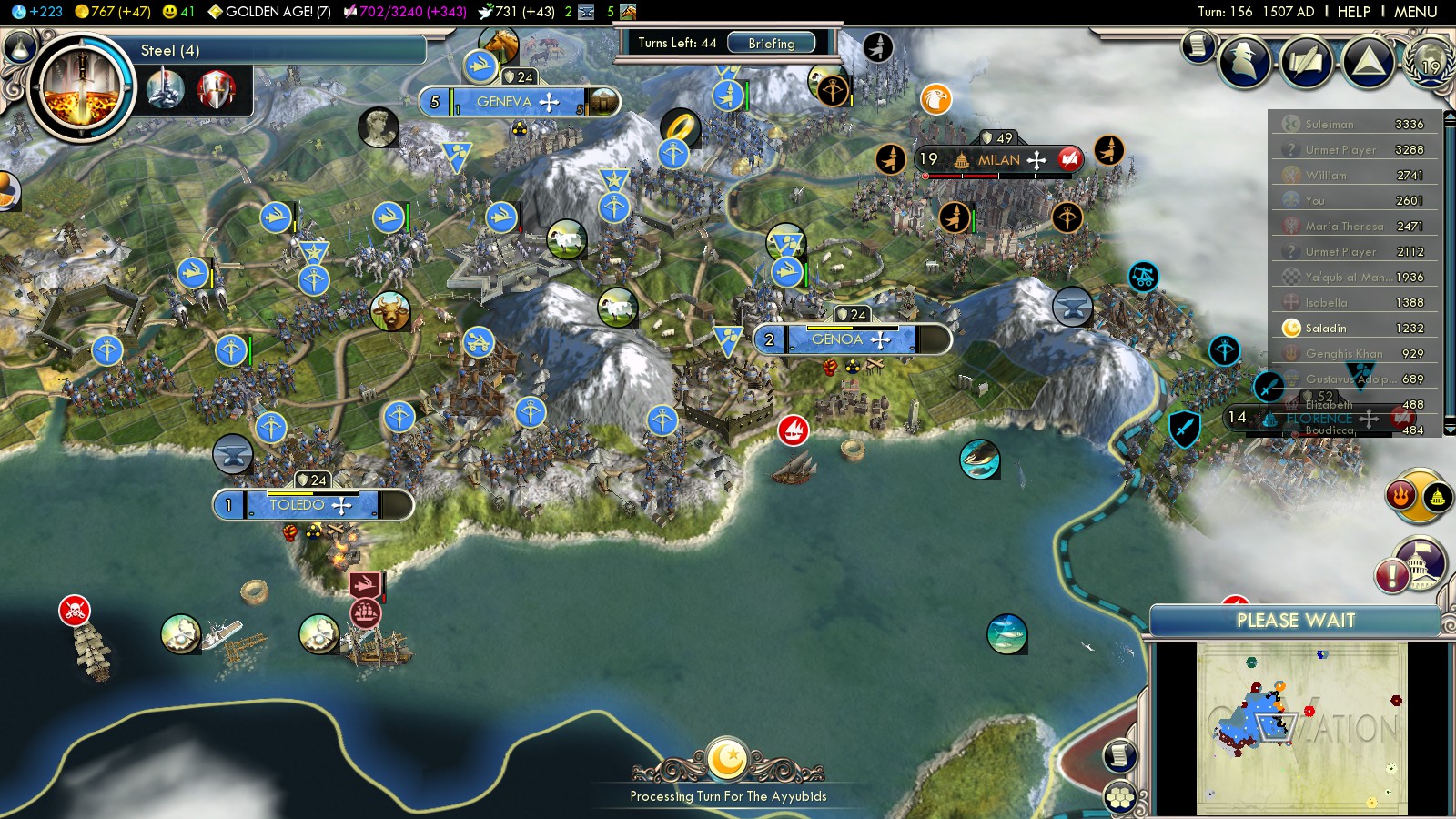This screenshot has height=819, width=1456.
Task: Click the small scroll notification log icon
Action: (1198, 45)
